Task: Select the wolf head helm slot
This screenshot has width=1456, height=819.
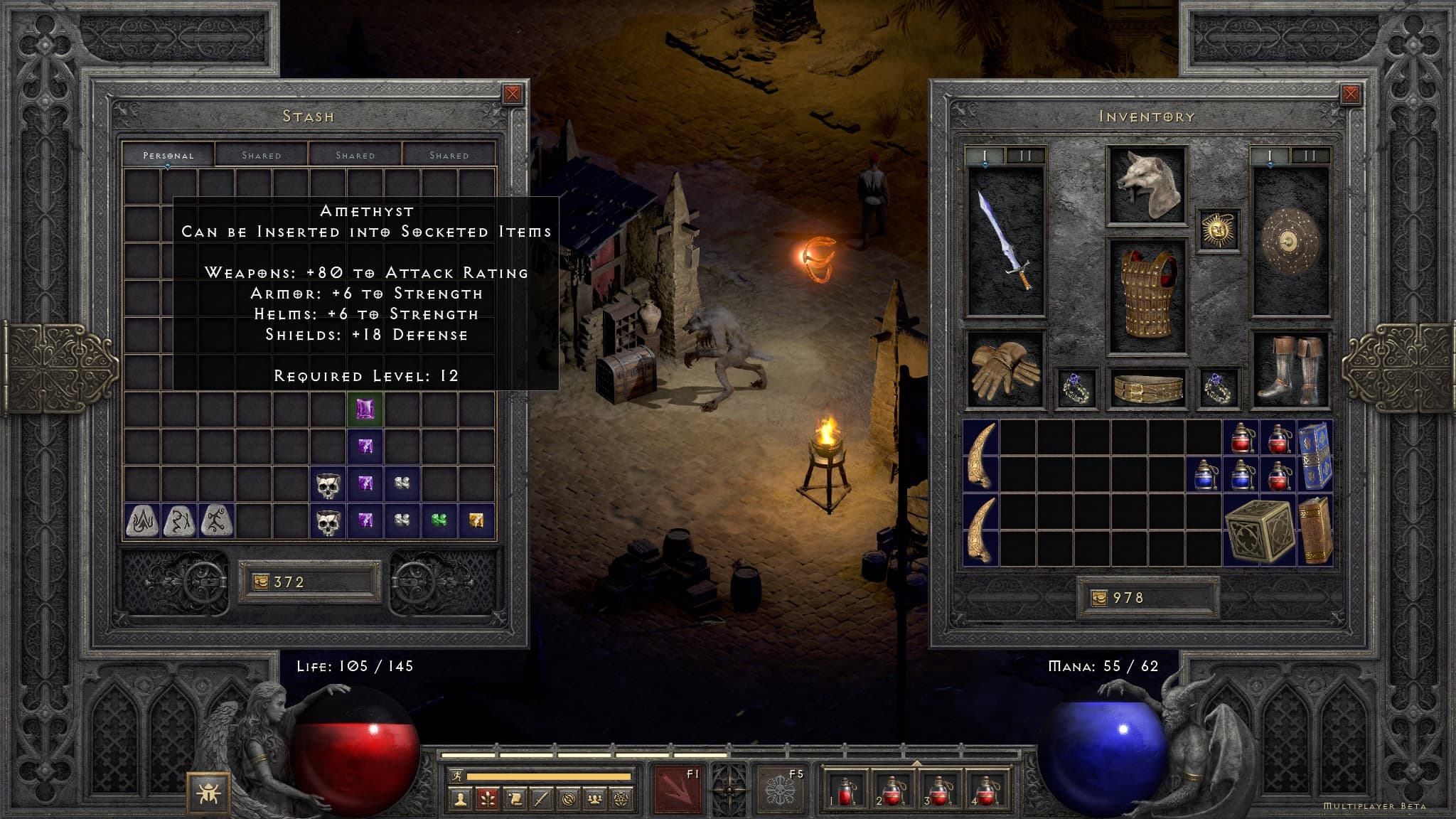Action: pyautogui.click(x=1147, y=185)
